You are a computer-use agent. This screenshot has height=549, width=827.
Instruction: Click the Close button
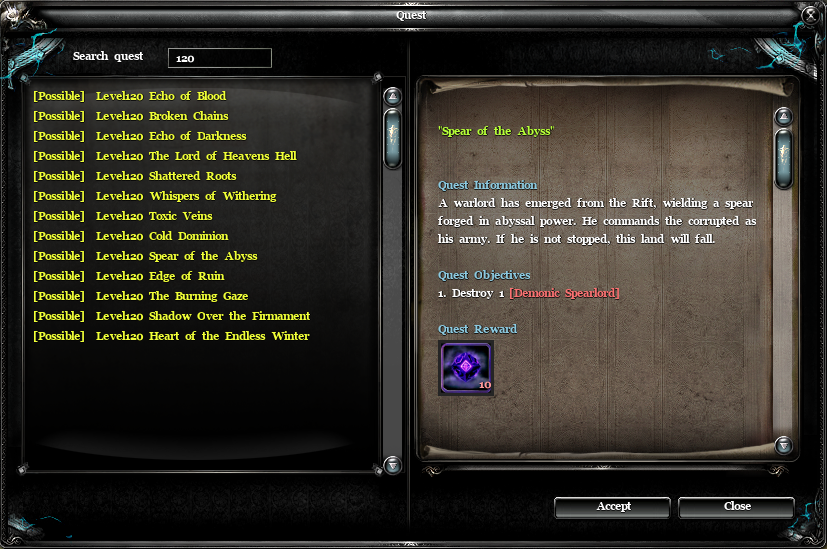[x=737, y=507]
